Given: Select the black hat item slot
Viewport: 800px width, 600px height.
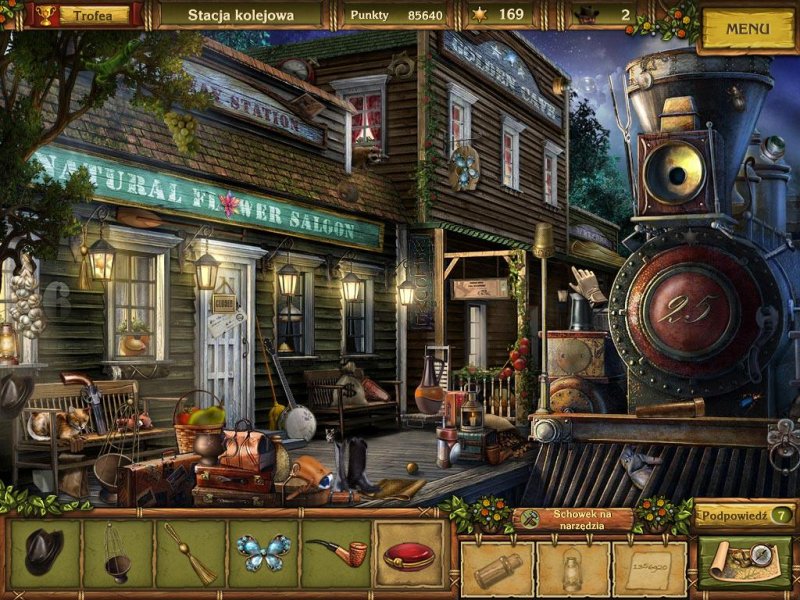Looking at the screenshot, I should click(44, 553).
